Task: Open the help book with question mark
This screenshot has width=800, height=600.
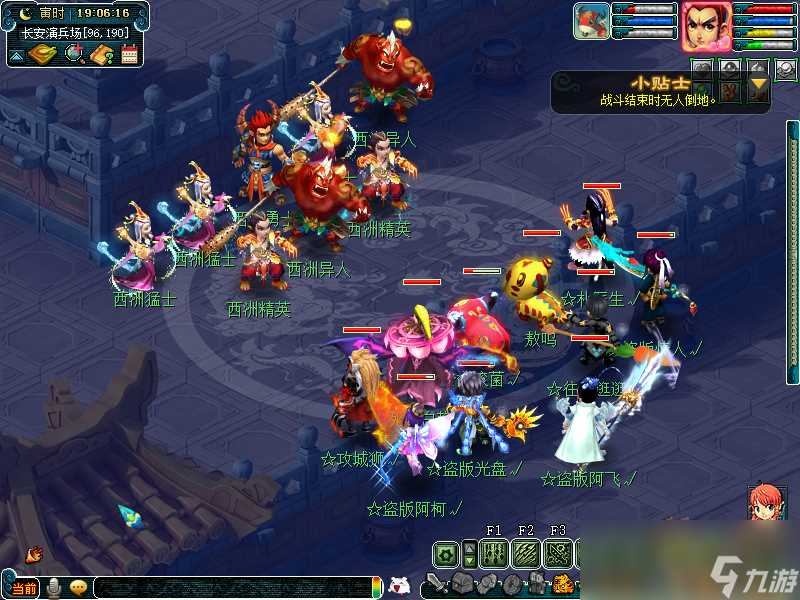Action: [101, 54]
